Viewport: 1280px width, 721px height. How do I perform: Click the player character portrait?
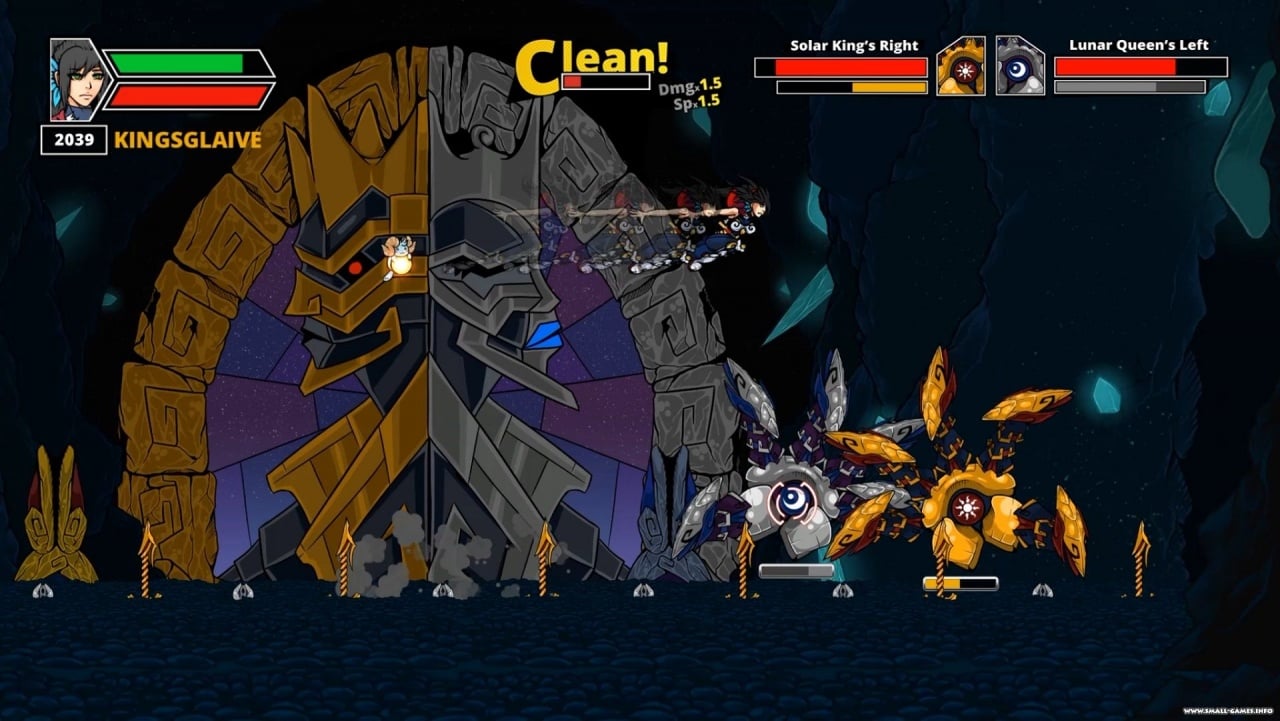[x=76, y=80]
